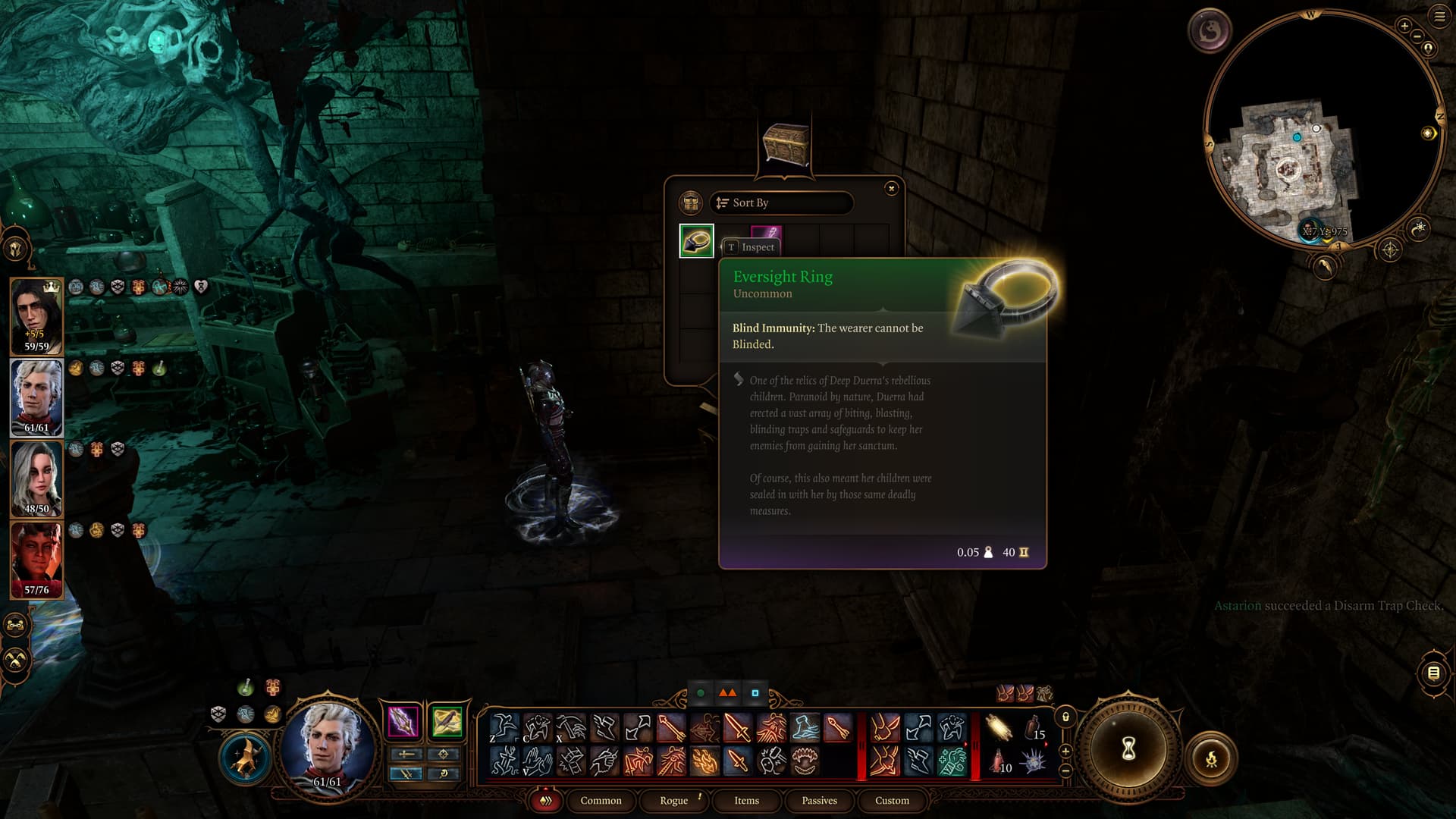This screenshot has width=1456, height=819.
Task: Select the white-haired woman's party portrait
Action: [x=36, y=479]
